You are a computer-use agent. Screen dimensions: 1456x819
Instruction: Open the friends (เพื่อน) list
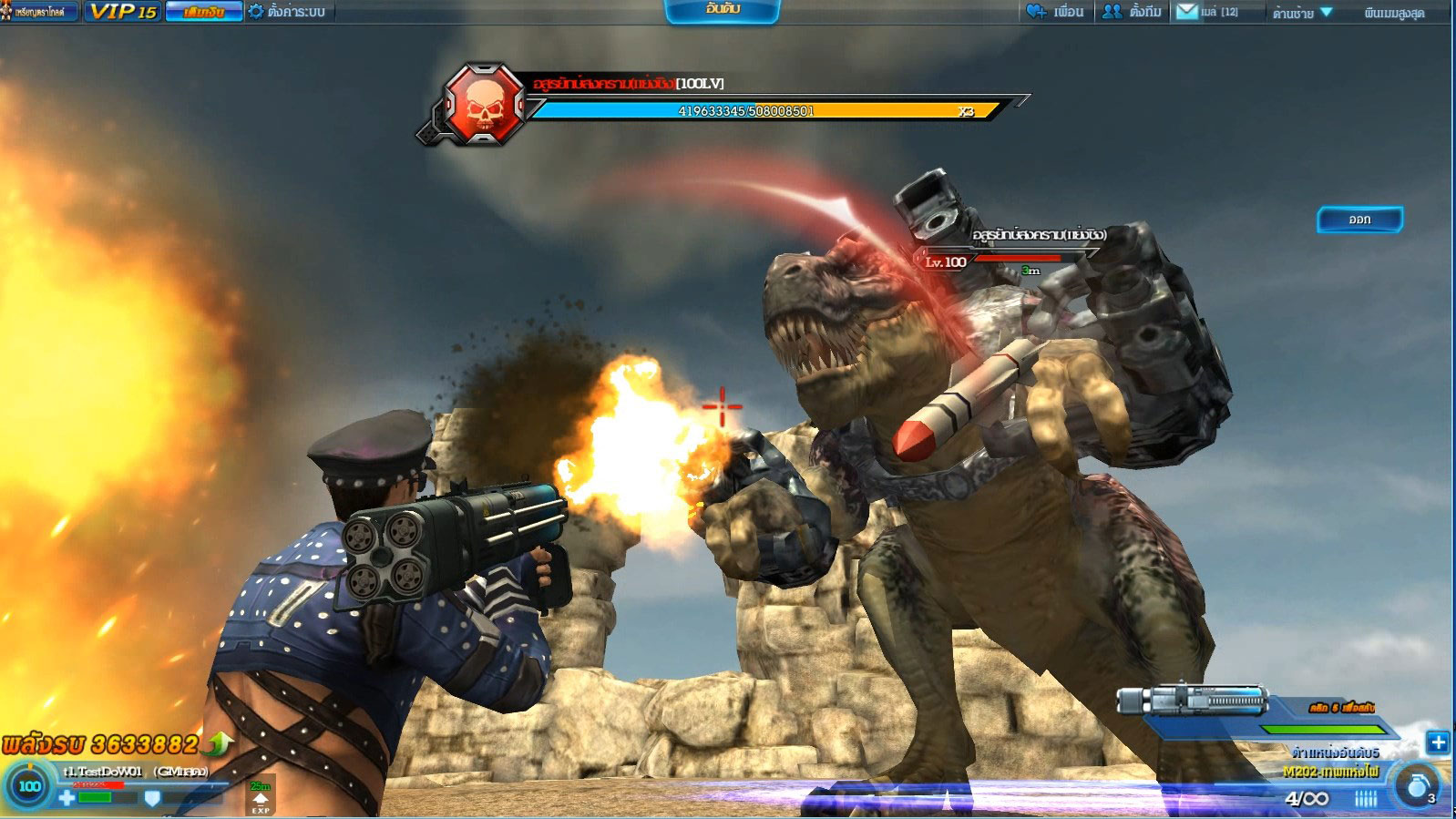(x=1055, y=12)
